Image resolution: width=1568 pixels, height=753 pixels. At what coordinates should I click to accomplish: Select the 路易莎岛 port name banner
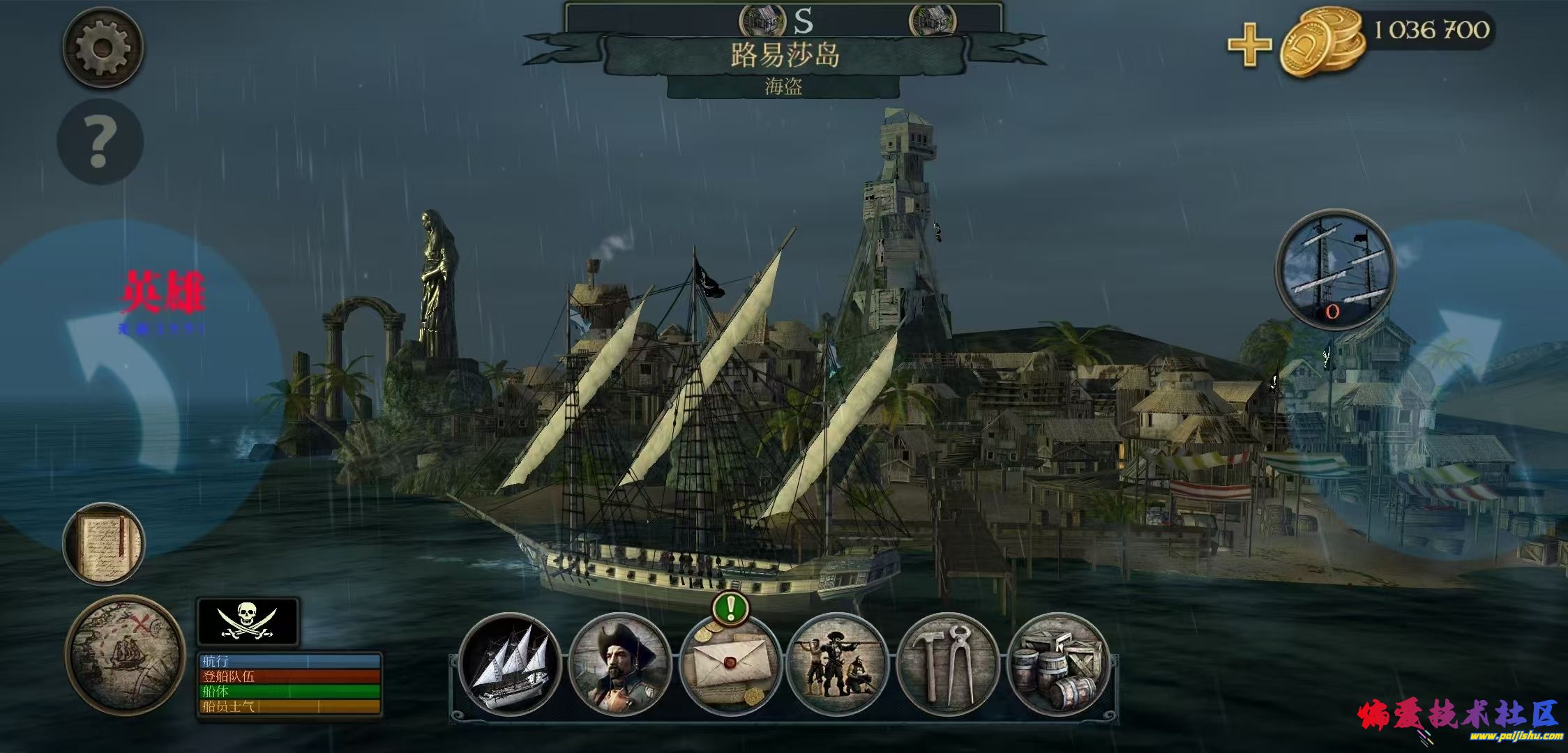tap(784, 56)
